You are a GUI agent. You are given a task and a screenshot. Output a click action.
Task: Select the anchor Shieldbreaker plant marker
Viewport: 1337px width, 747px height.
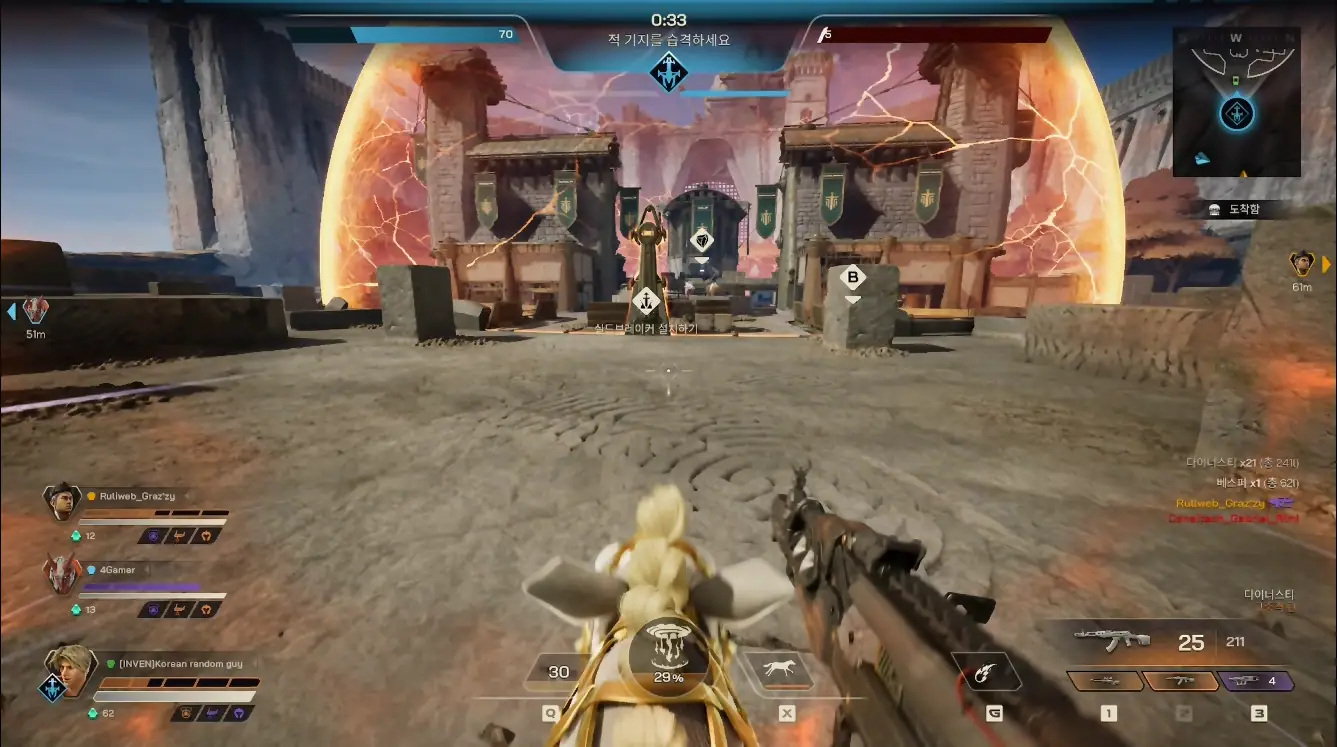pos(647,298)
